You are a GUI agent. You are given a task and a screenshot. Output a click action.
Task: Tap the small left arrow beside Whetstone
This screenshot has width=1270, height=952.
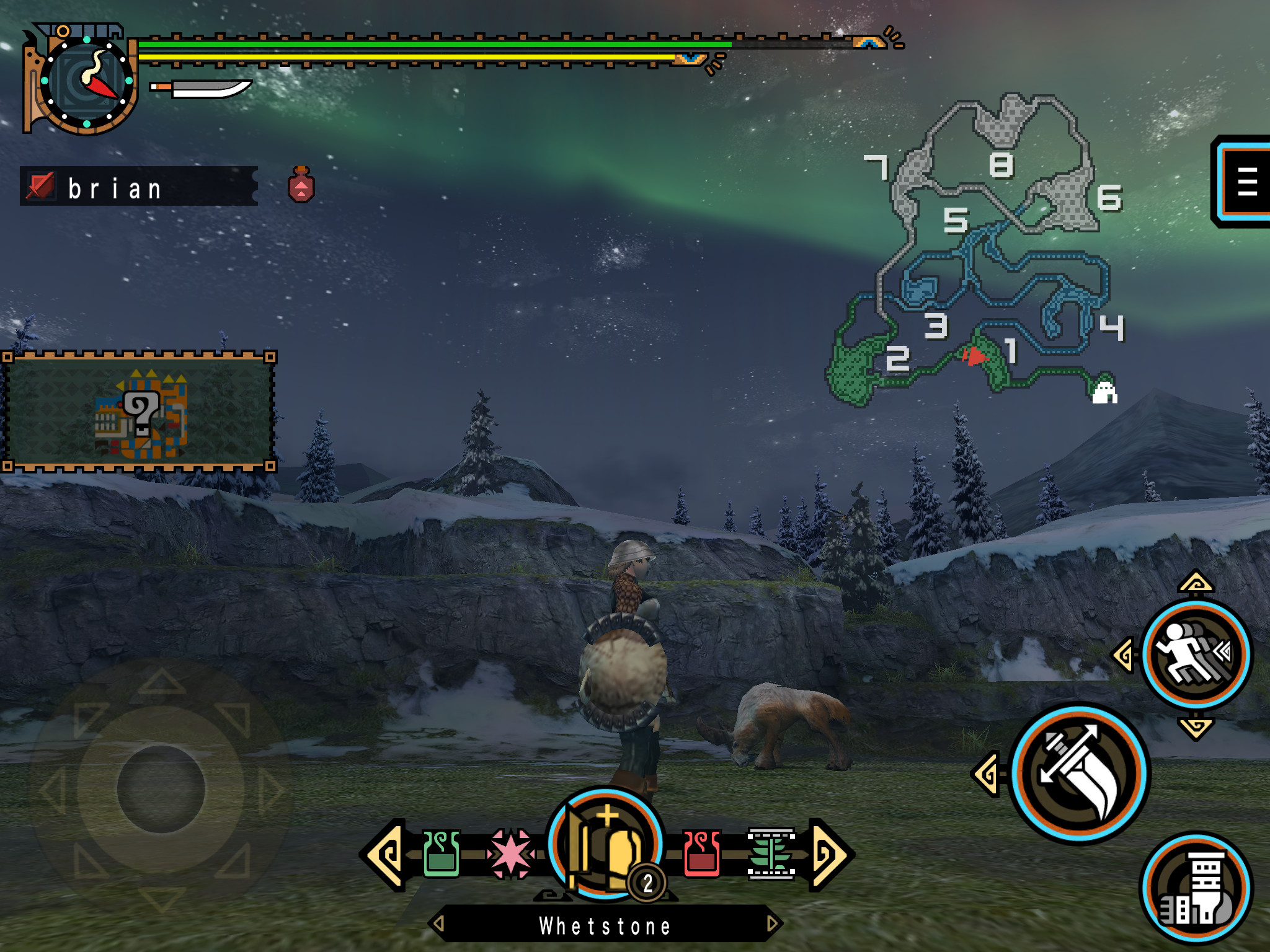coord(438,924)
